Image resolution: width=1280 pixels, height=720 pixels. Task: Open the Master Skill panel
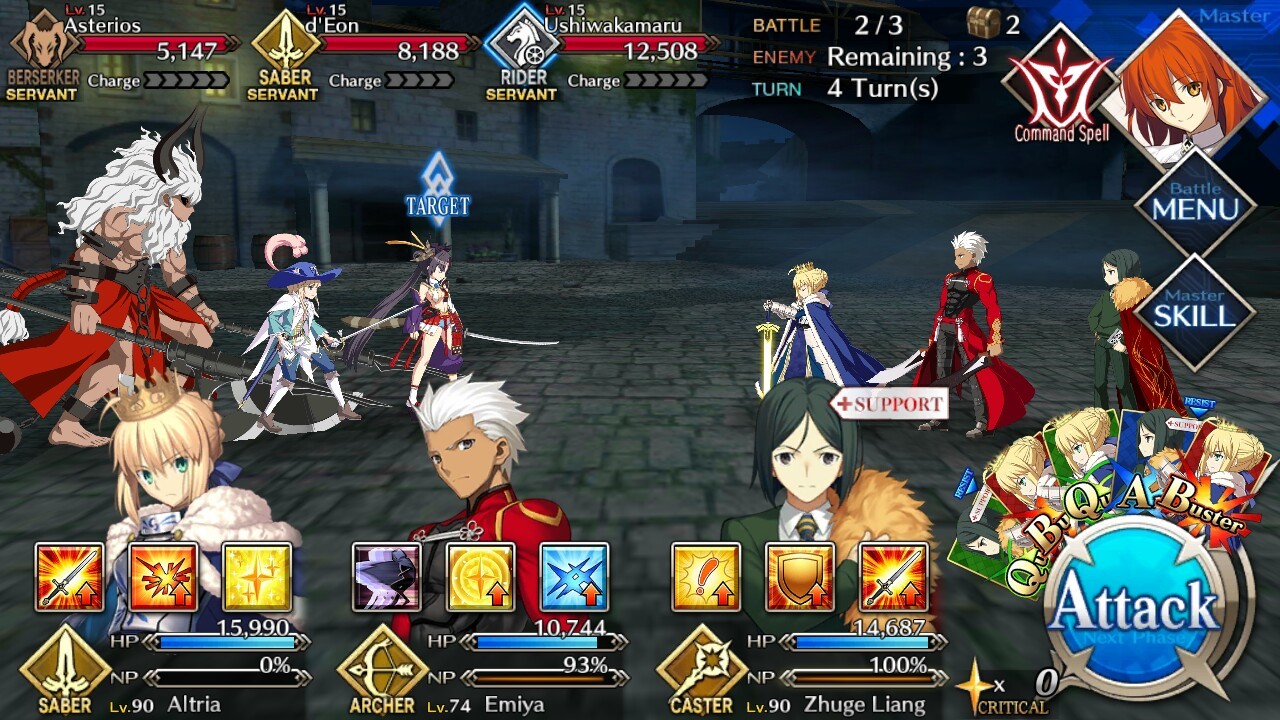[1194, 310]
